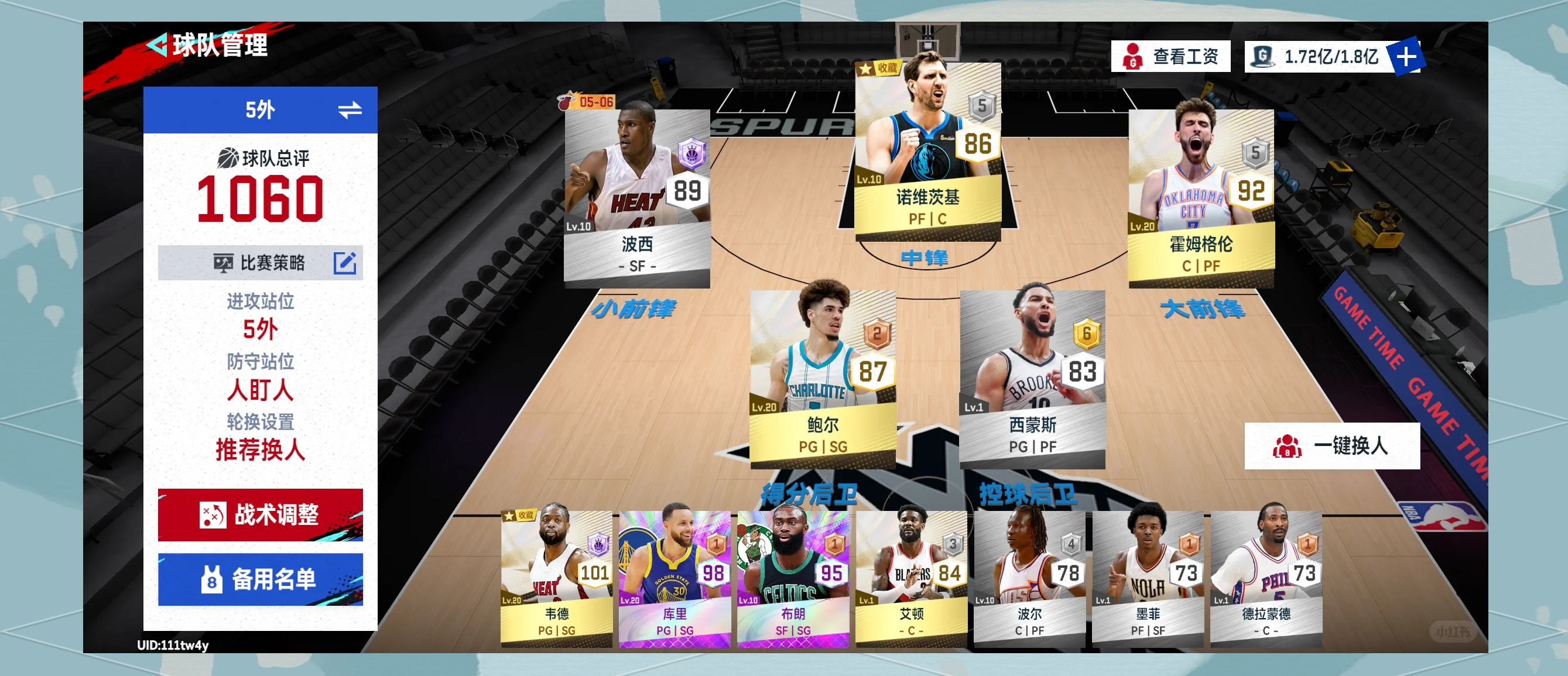Switch the 5外 lineup formation
Image resolution: width=1568 pixels, height=676 pixels.
pos(350,110)
